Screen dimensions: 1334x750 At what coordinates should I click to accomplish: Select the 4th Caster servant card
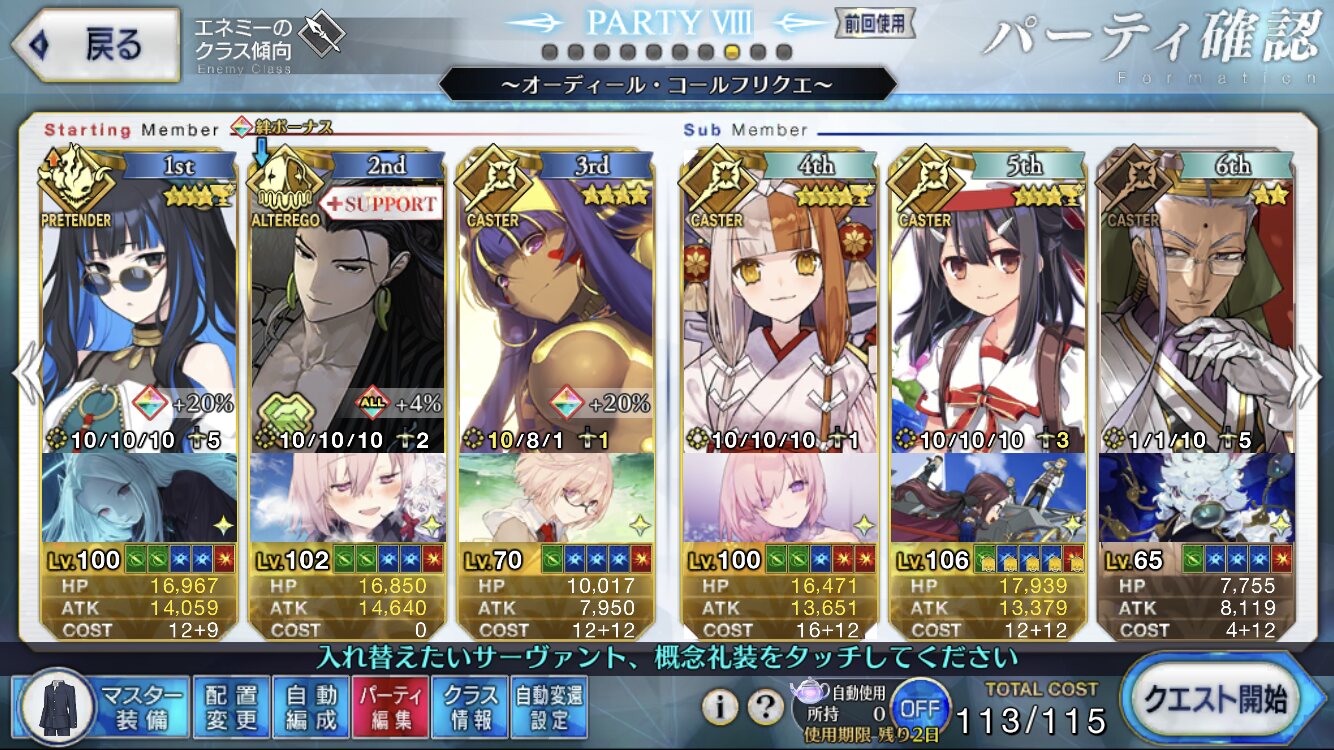[780, 330]
